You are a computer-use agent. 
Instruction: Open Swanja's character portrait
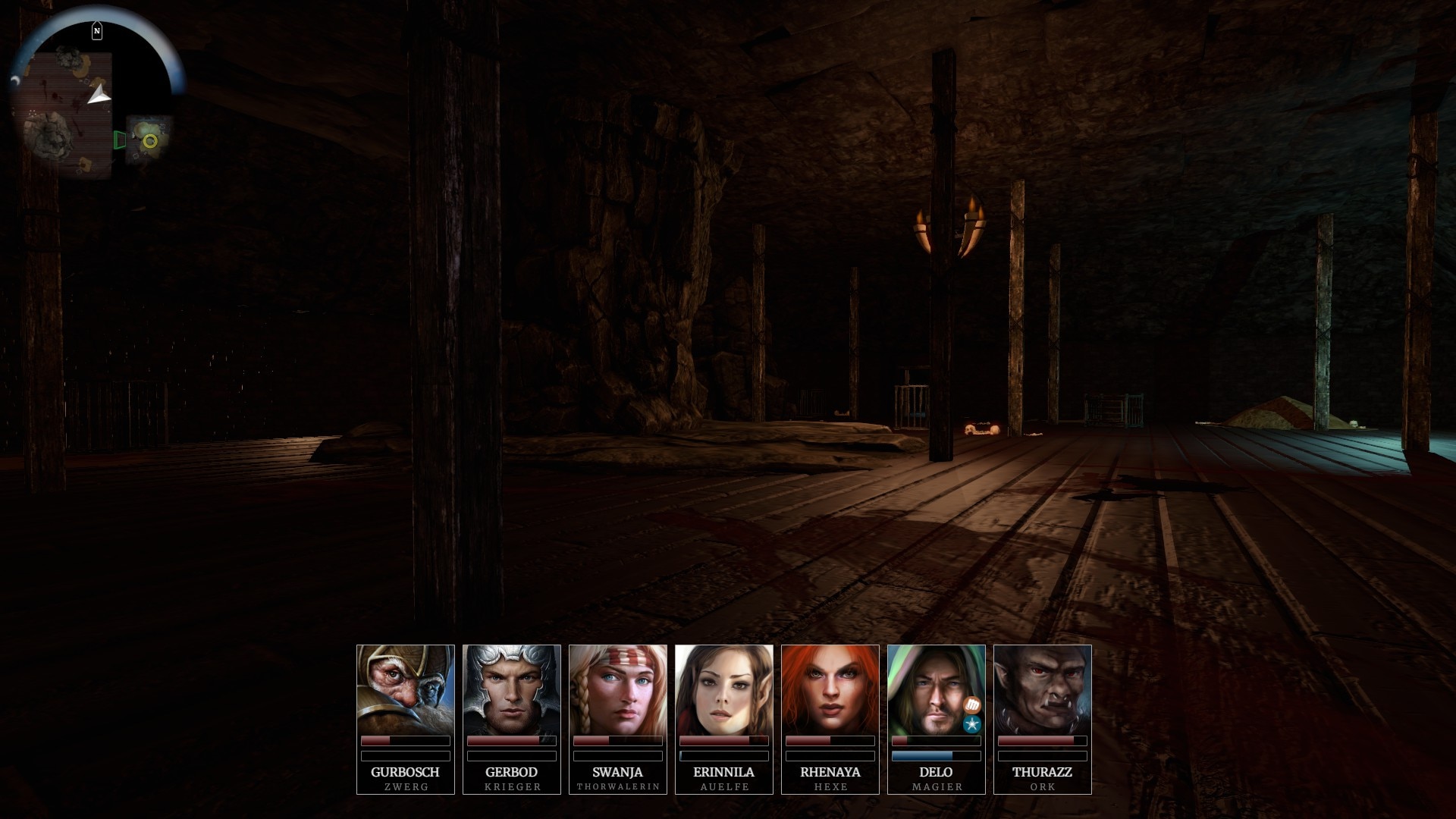[x=618, y=690]
